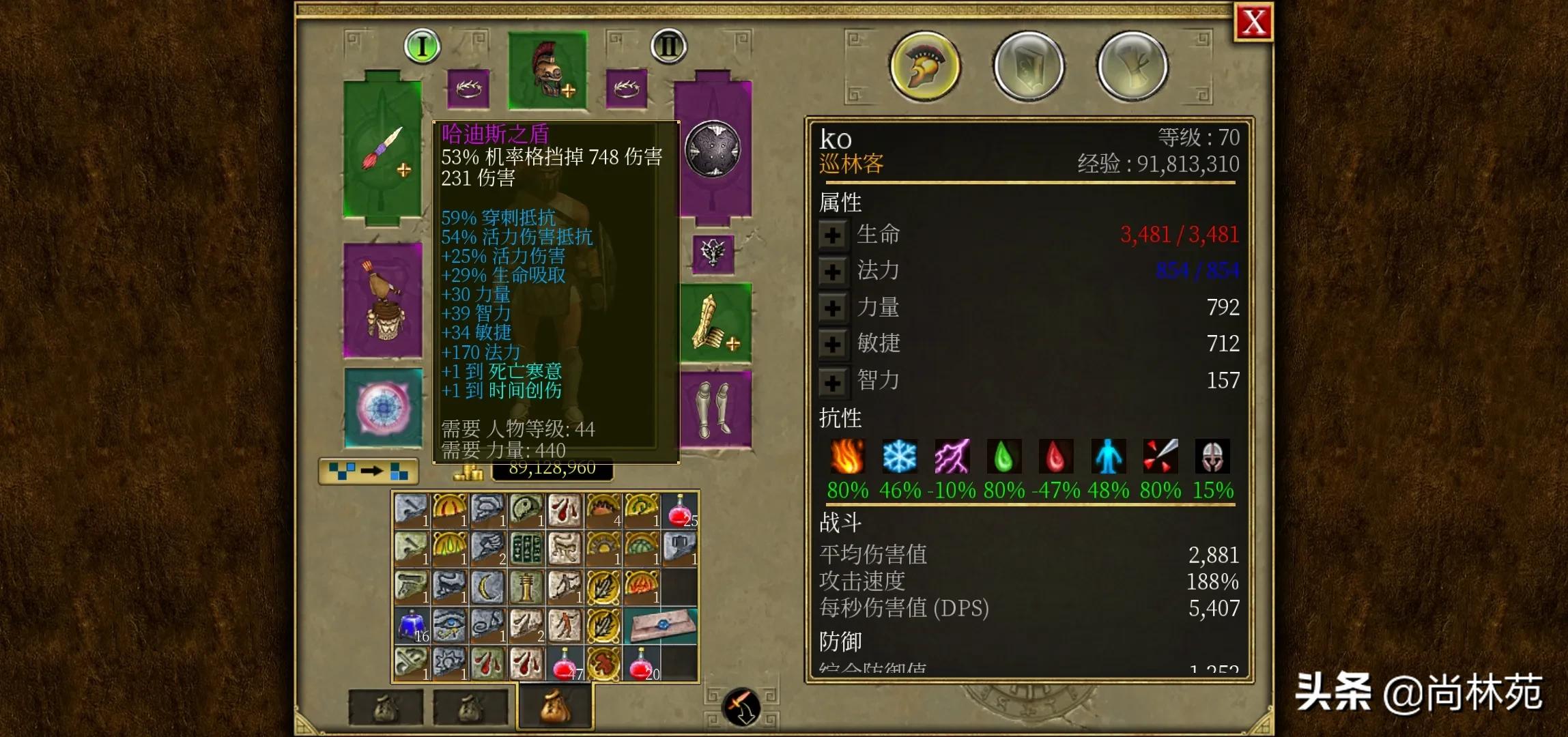Select the amulet equipment slot
The height and width of the screenshot is (737, 1568).
point(713,254)
